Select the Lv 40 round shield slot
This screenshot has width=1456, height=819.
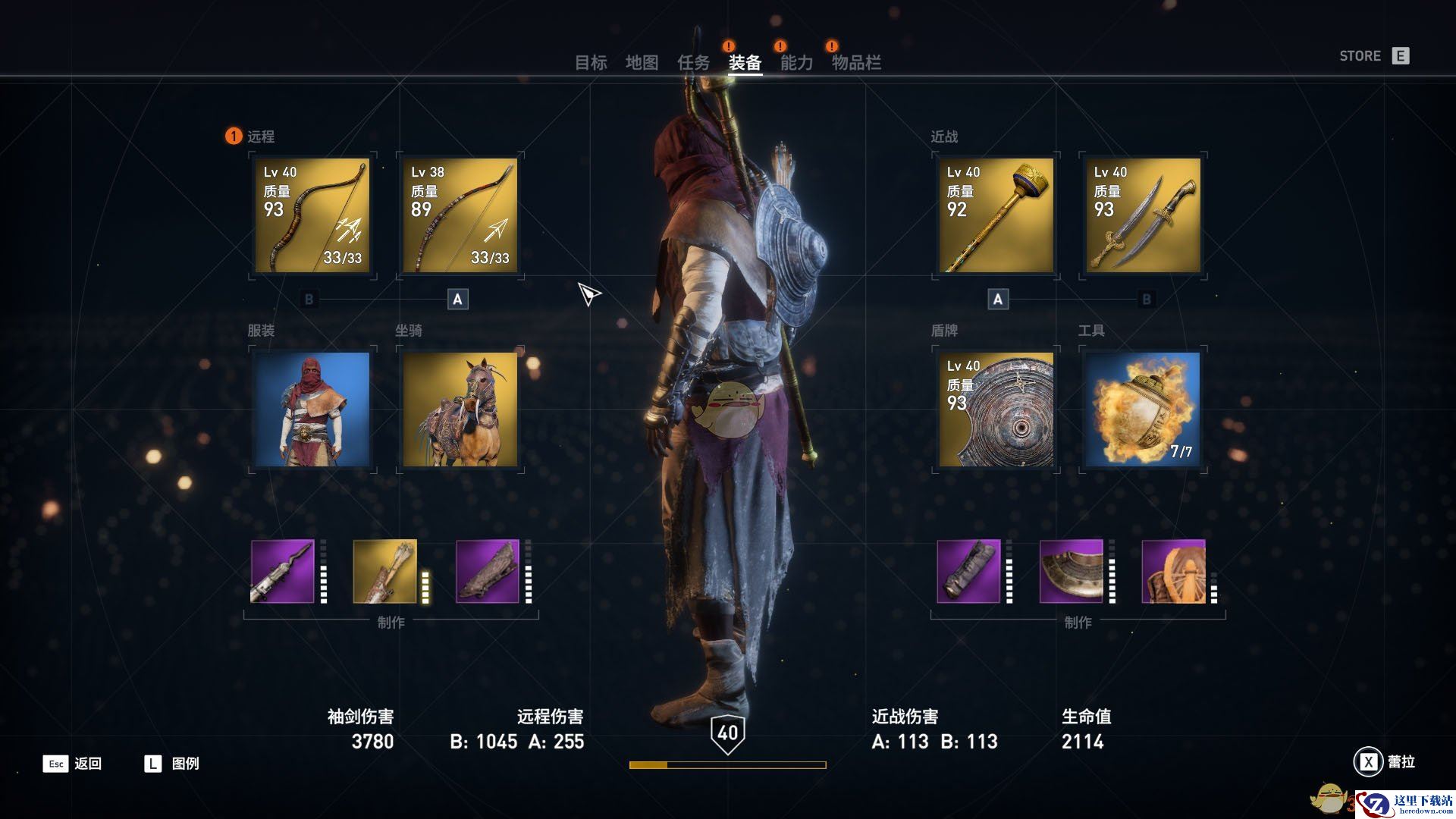tap(996, 409)
